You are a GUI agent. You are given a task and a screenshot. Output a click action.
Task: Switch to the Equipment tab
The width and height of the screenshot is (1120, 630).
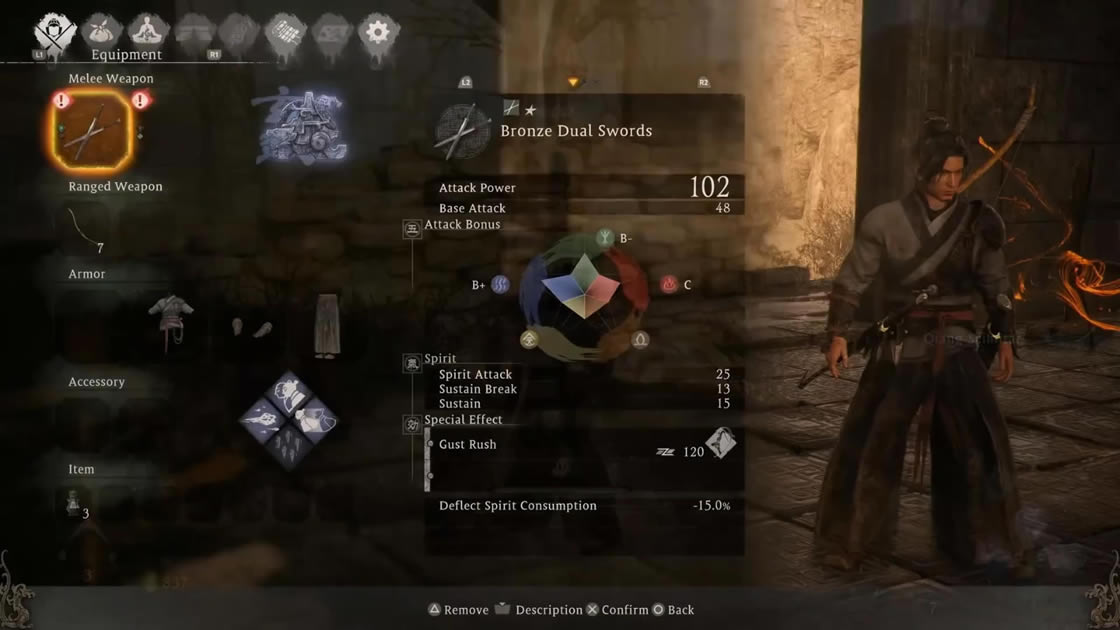click(x=55, y=32)
